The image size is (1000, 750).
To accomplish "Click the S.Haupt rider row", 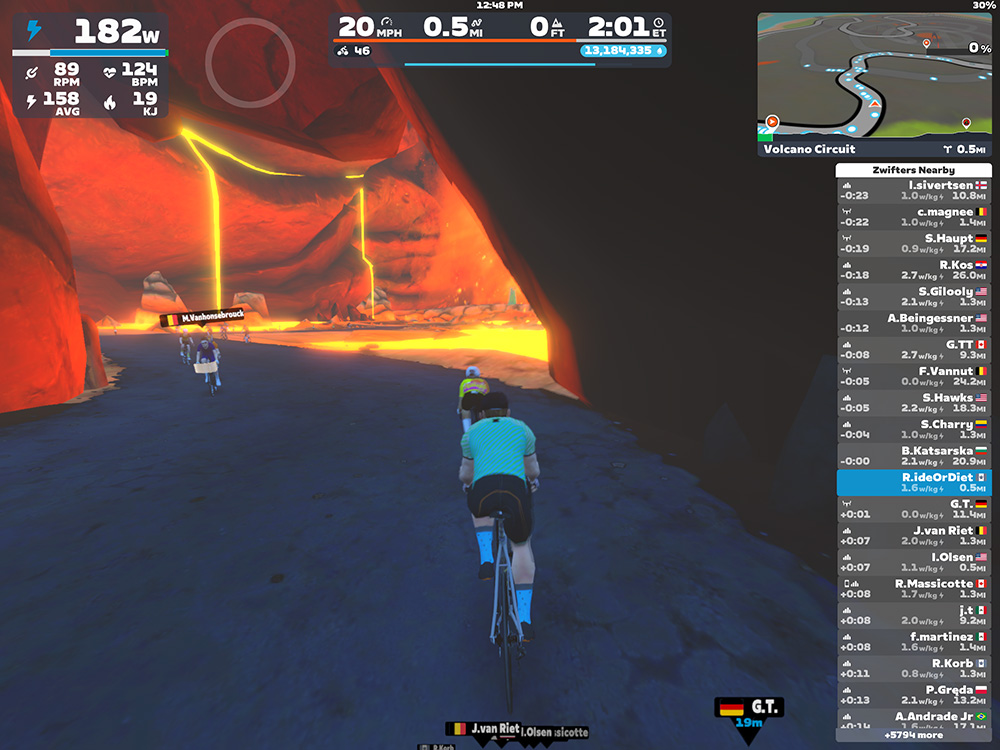I will 913,243.
